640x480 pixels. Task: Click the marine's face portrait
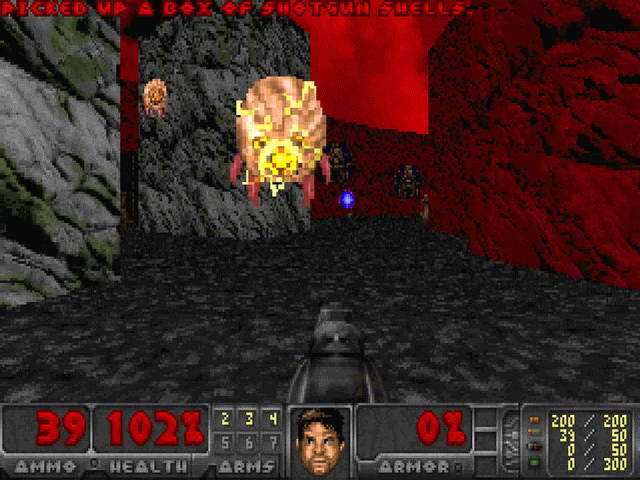point(319,441)
